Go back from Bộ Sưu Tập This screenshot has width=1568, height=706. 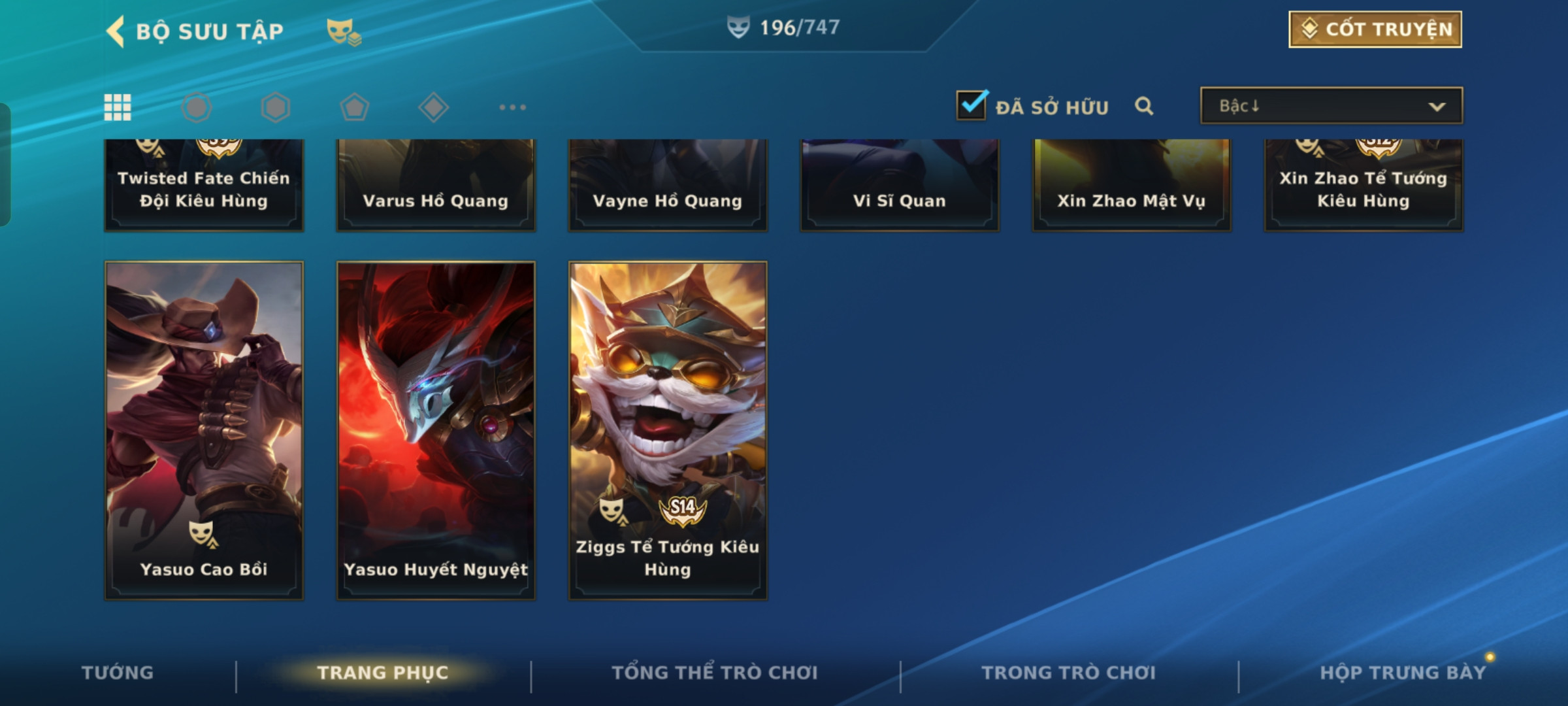(x=116, y=31)
